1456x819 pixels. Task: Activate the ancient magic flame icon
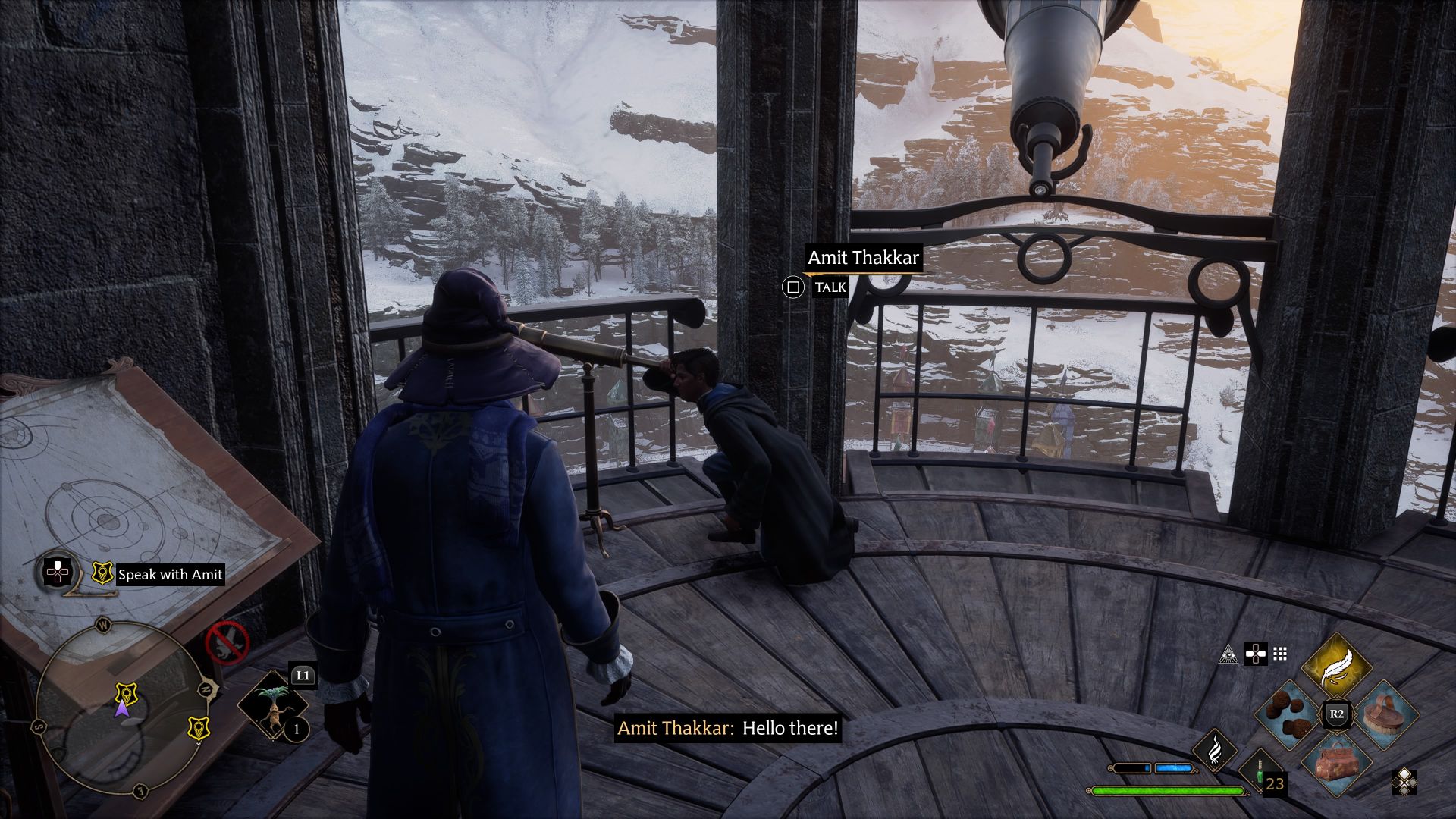tap(1215, 749)
